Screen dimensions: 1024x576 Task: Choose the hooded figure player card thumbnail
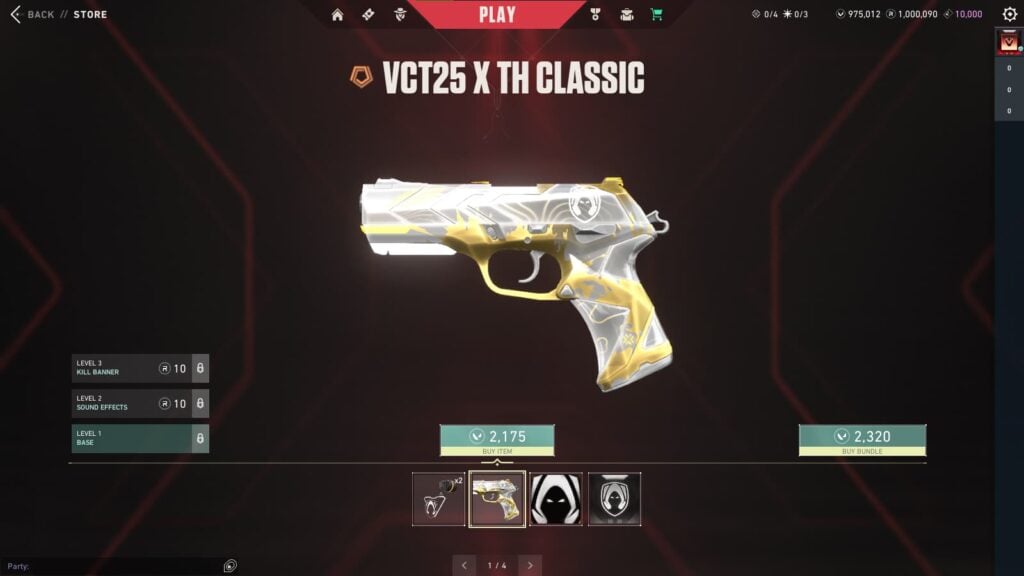[556, 499]
